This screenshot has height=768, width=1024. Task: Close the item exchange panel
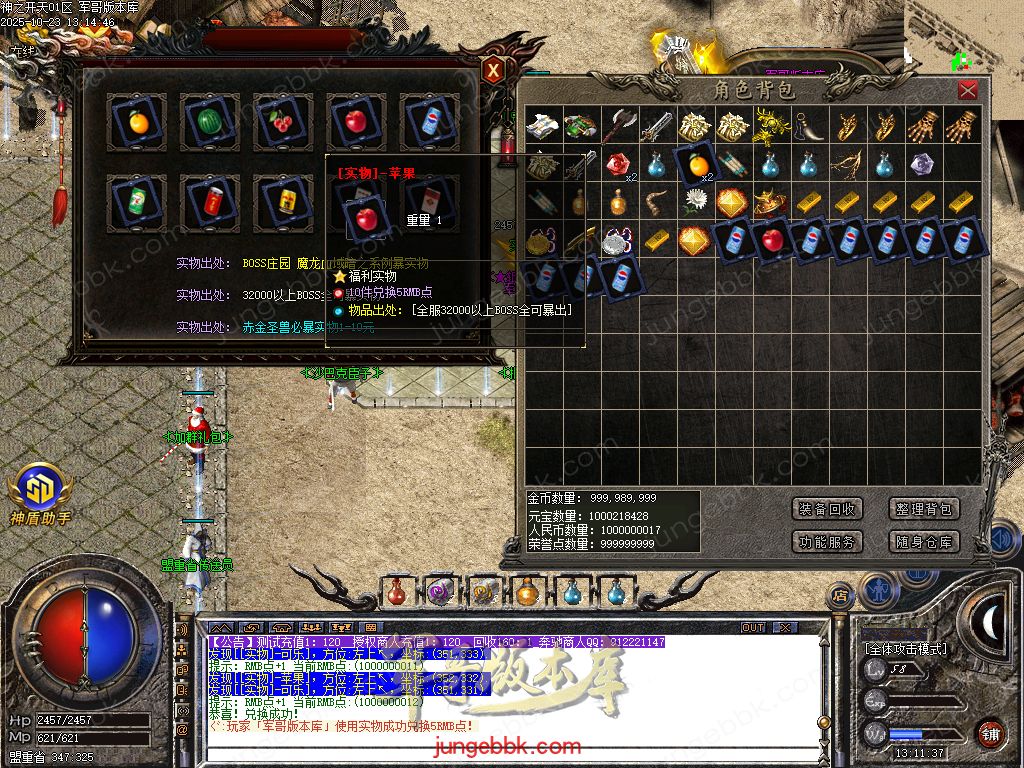pyautogui.click(x=494, y=70)
